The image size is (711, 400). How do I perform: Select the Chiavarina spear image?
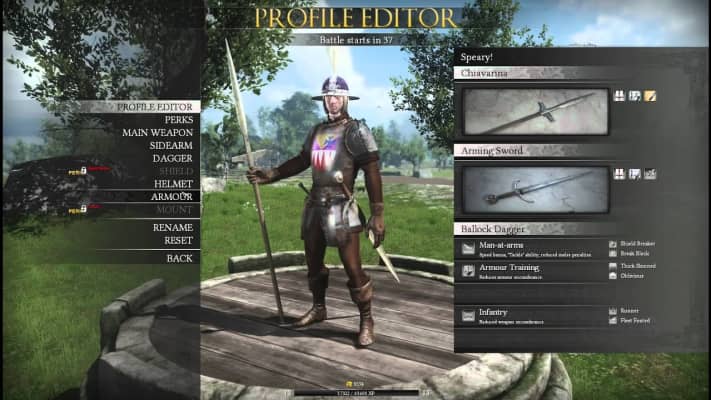[535, 110]
